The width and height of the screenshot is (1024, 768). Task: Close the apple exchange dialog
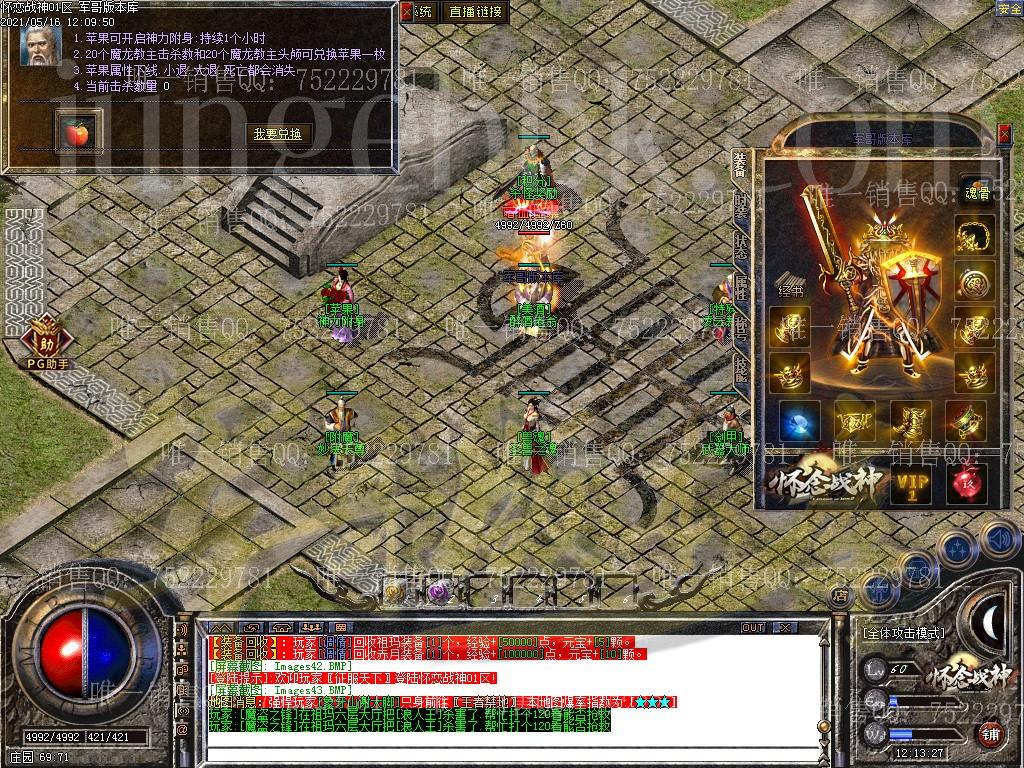point(406,12)
